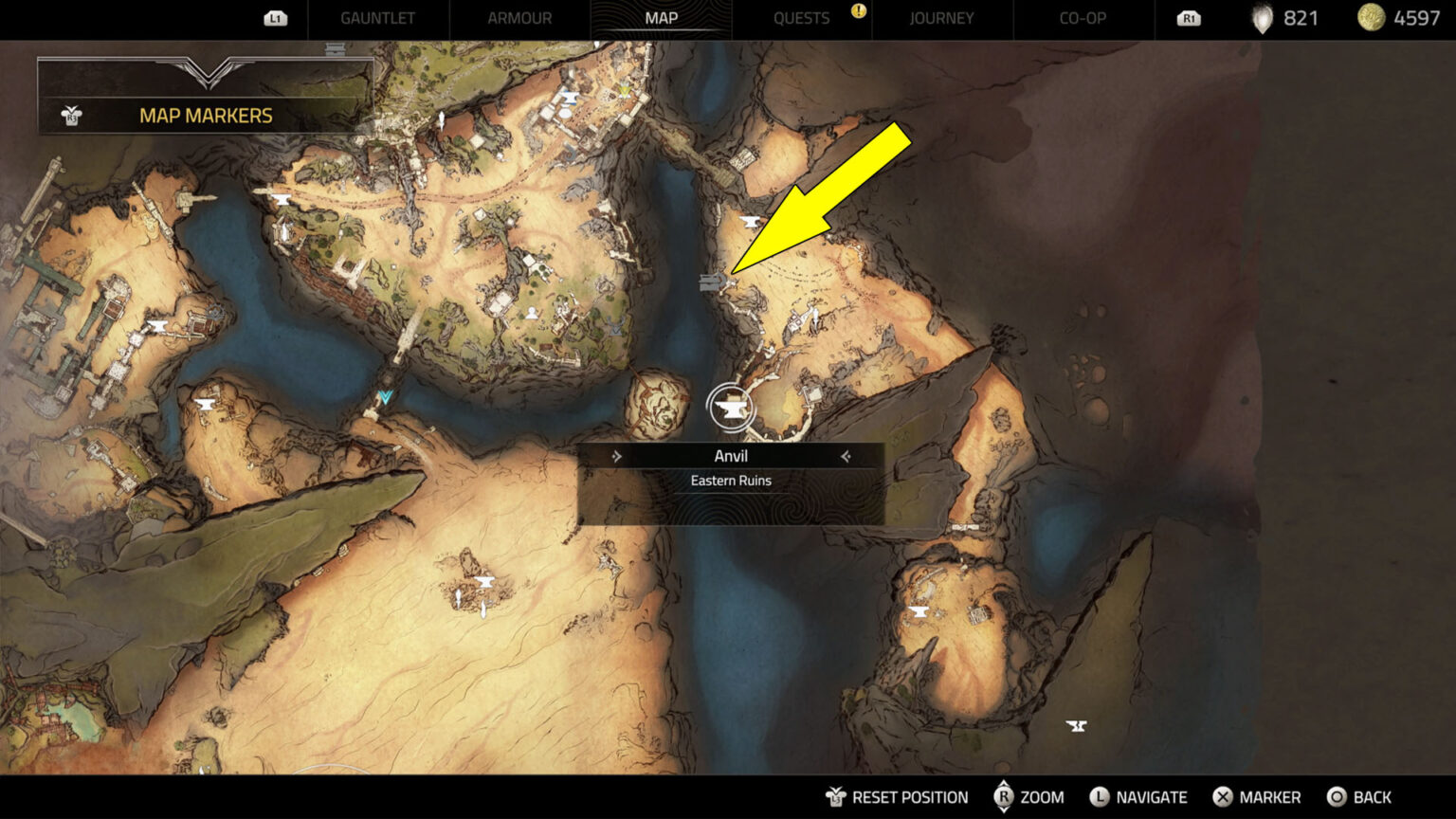The image size is (1456, 819).
Task: Toggle map zoom with the R stick control
Action: pos(1007,797)
